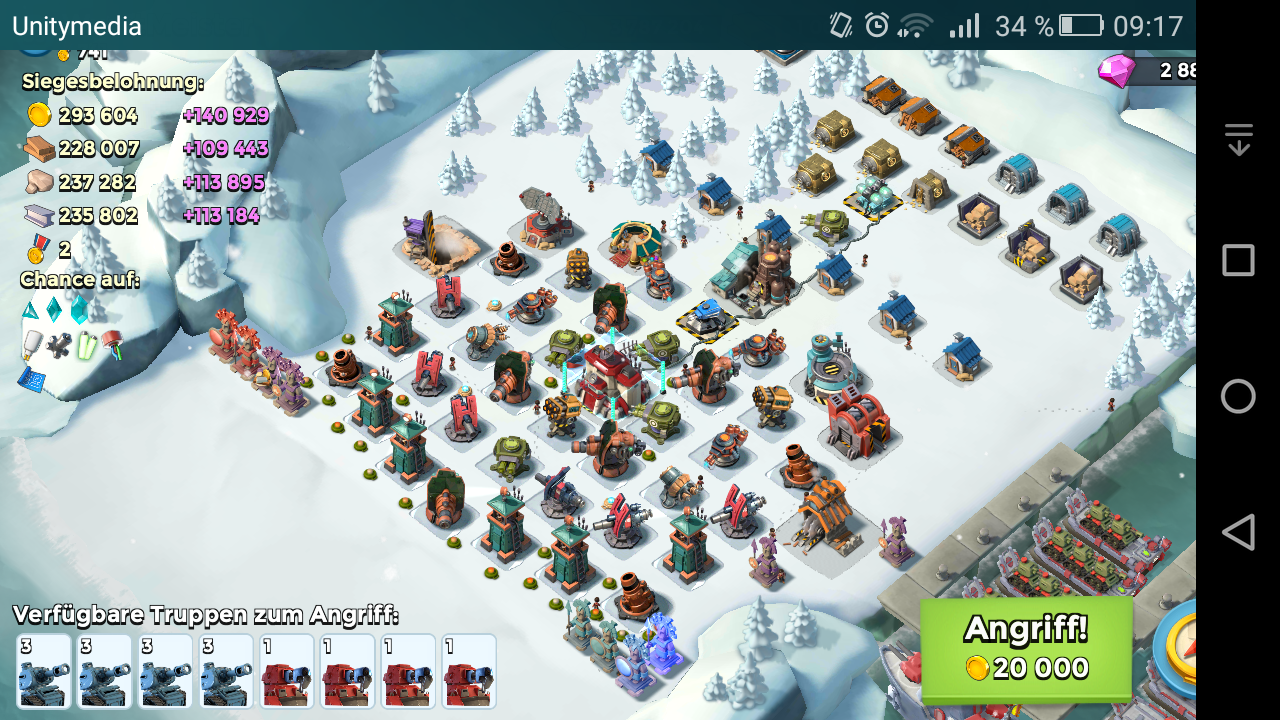The width and height of the screenshot is (1280, 720).
Task: Tap the Android back triangle button
Action: point(1238,532)
